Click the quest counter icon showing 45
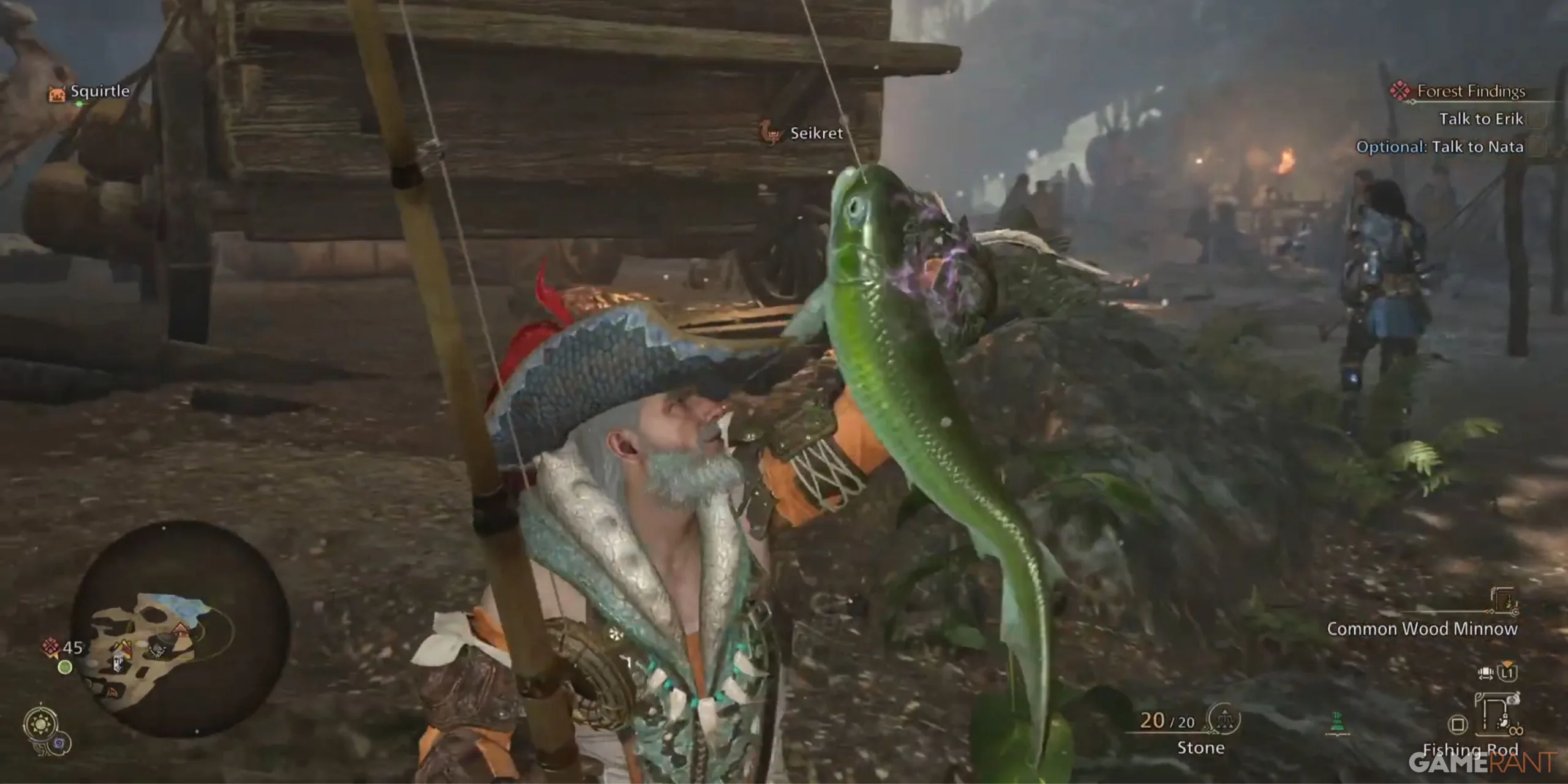 51,646
